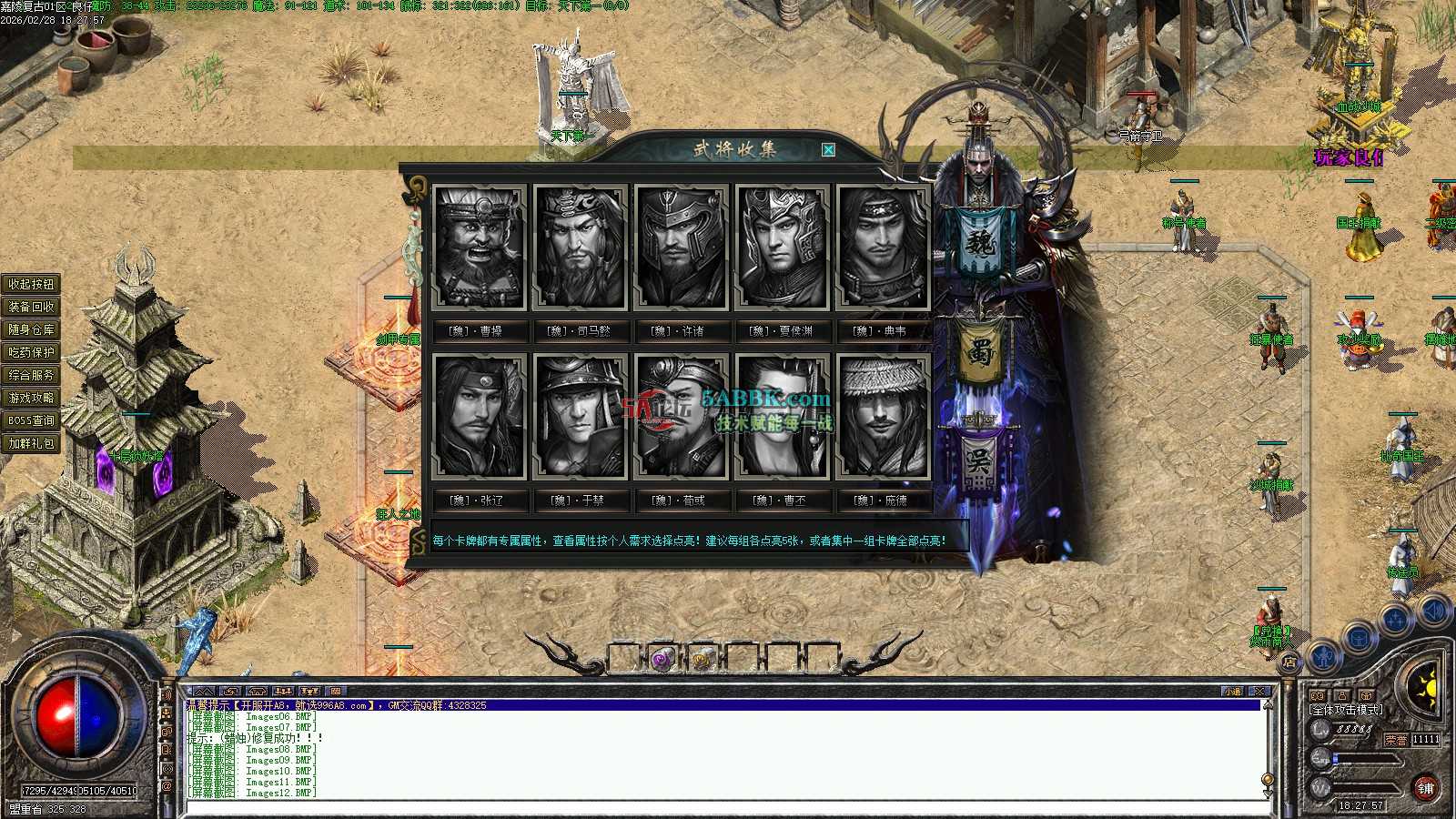Choose the 司马懿 portrait card
The image size is (1456, 819).
[x=581, y=248]
